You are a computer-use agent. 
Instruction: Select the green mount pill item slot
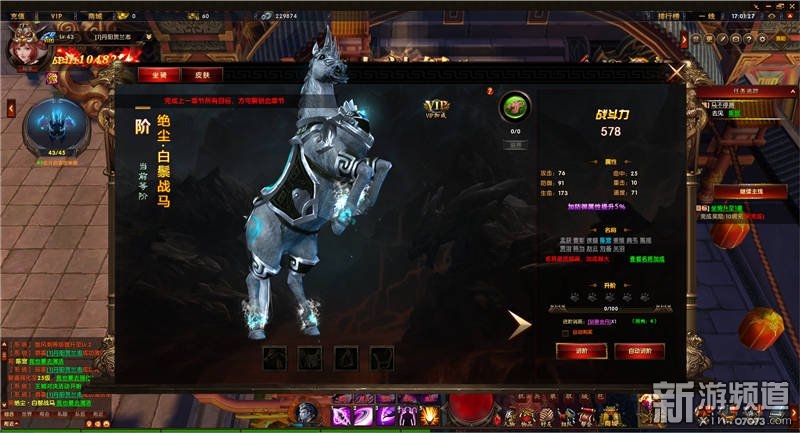point(516,106)
